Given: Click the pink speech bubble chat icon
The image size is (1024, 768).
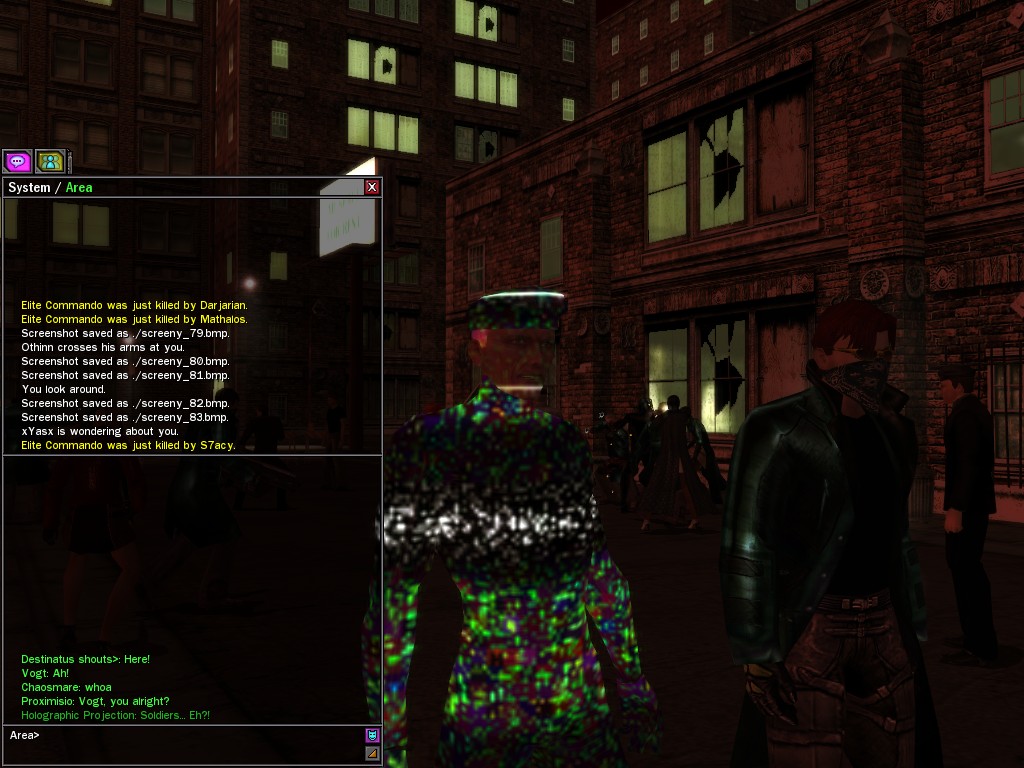Looking at the screenshot, I should pyautogui.click(x=17, y=161).
